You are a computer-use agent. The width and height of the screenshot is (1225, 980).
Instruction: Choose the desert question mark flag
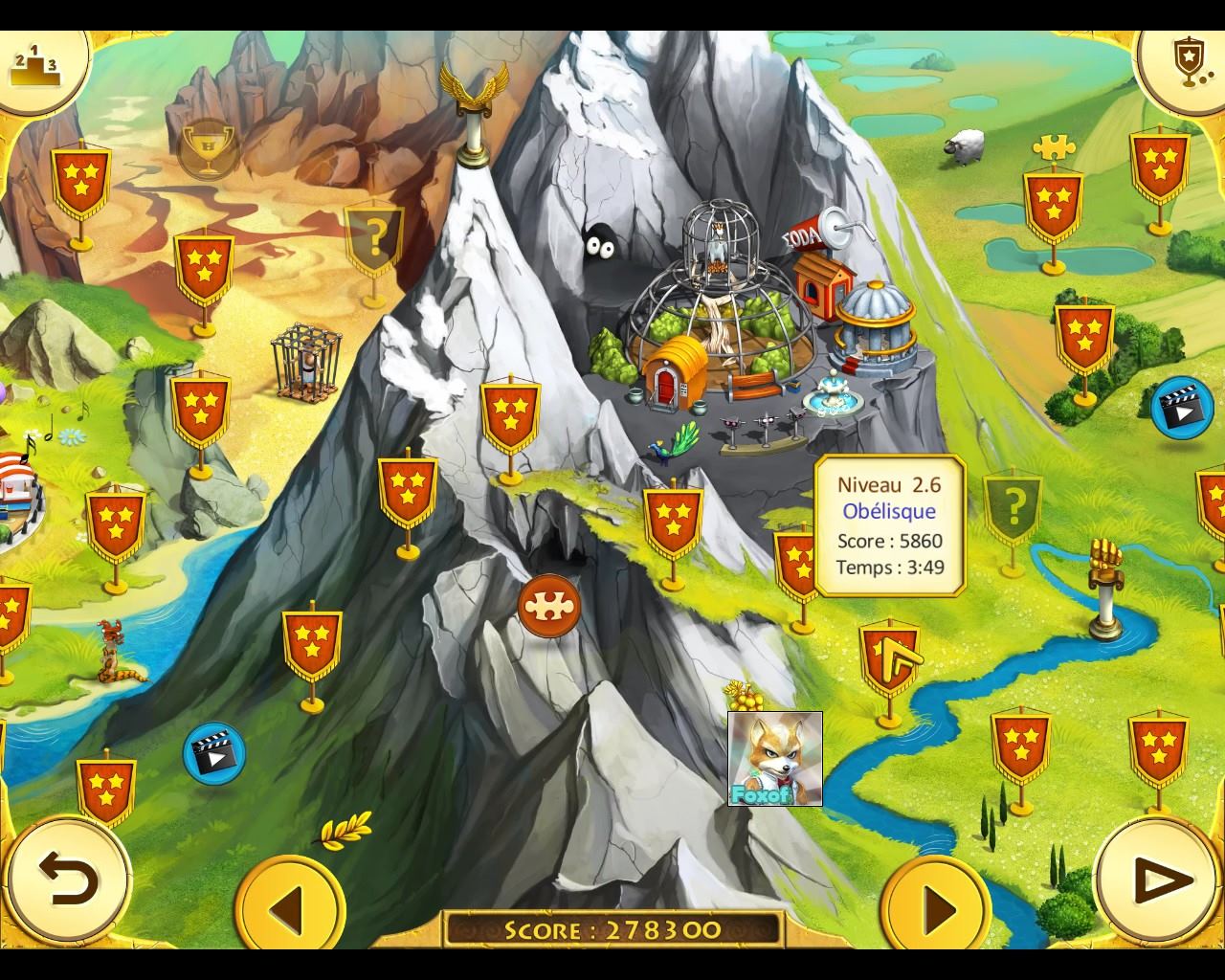pos(375,235)
